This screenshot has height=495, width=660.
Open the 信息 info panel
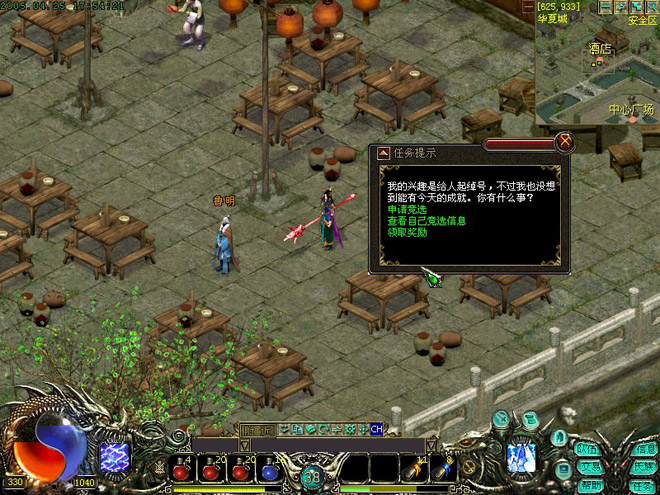[x=645, y=449]
